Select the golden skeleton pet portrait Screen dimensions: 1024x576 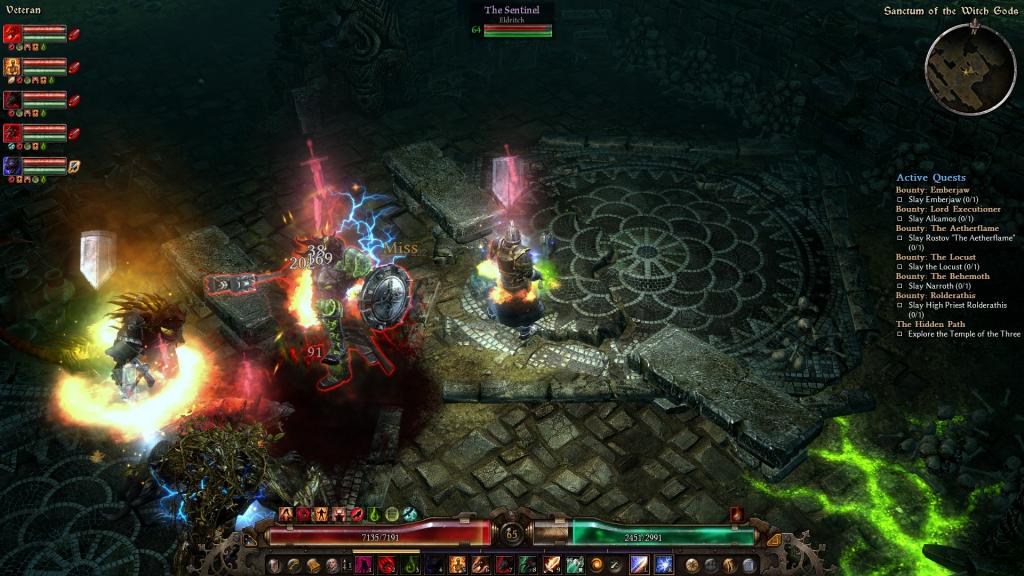tap(13, 66)
